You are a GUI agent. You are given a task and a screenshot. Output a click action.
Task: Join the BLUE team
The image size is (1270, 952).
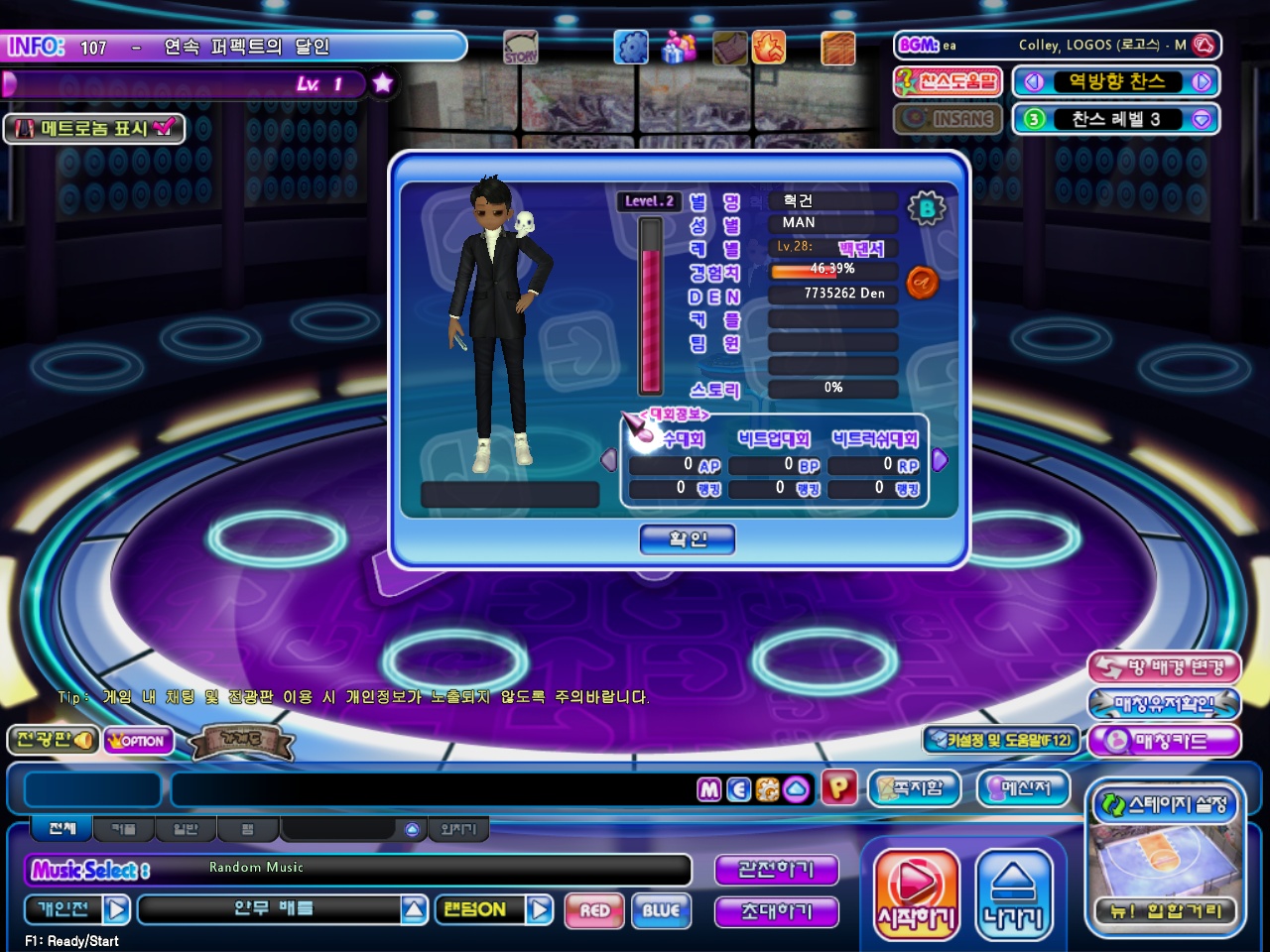pyautogui.click(x=661, y=910)
